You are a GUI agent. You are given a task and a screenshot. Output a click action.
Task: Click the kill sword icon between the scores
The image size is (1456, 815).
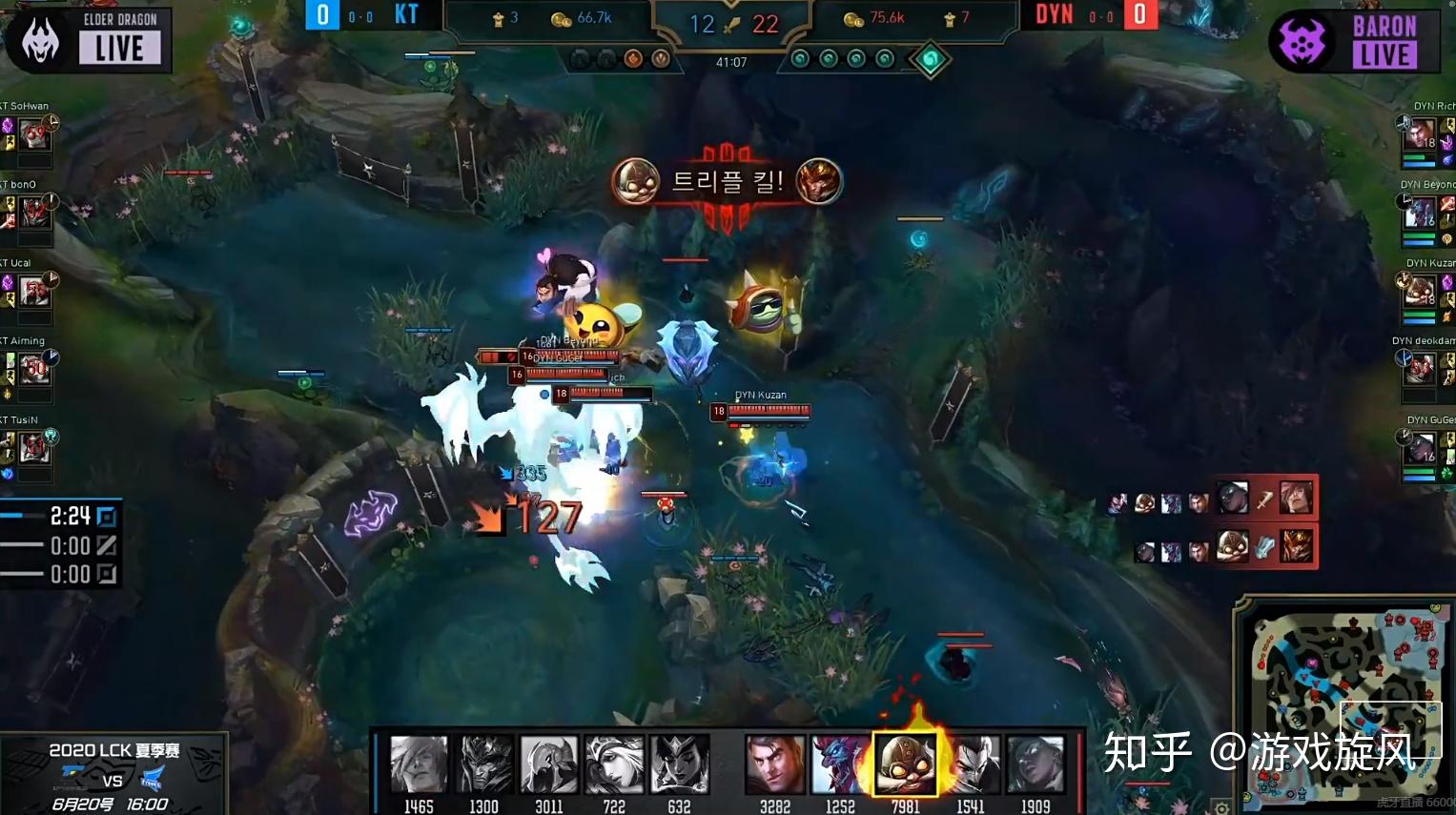coord(728,25)
